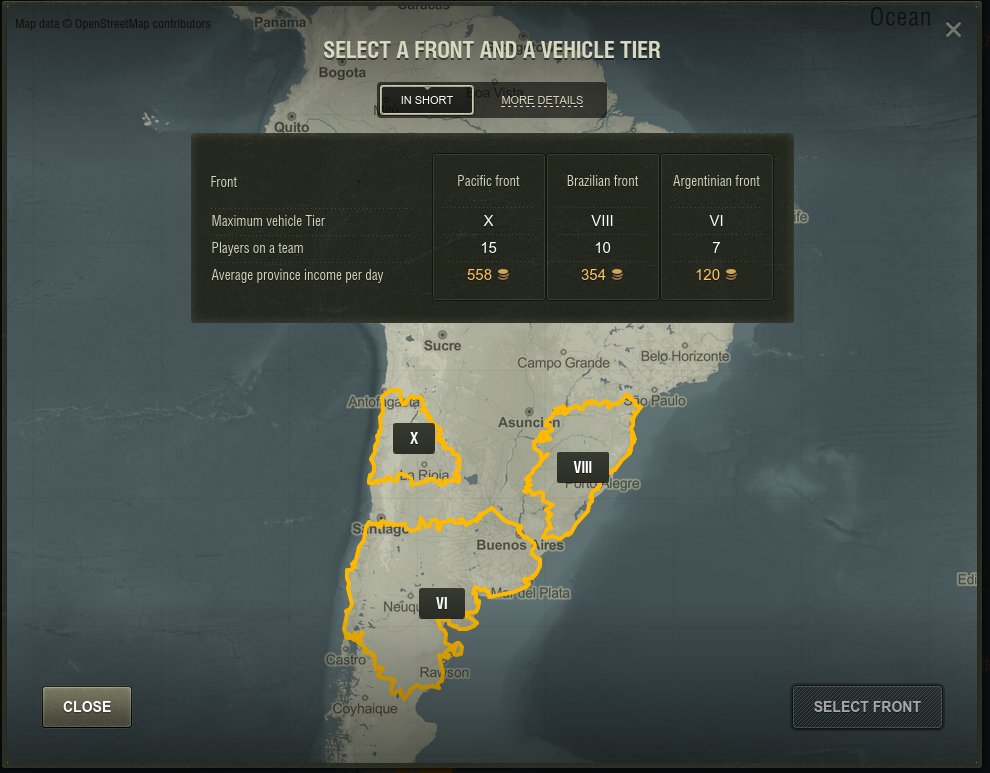Confirm with the Select Front button
This screenshot has width=990, height=773.
pos(867,707)
